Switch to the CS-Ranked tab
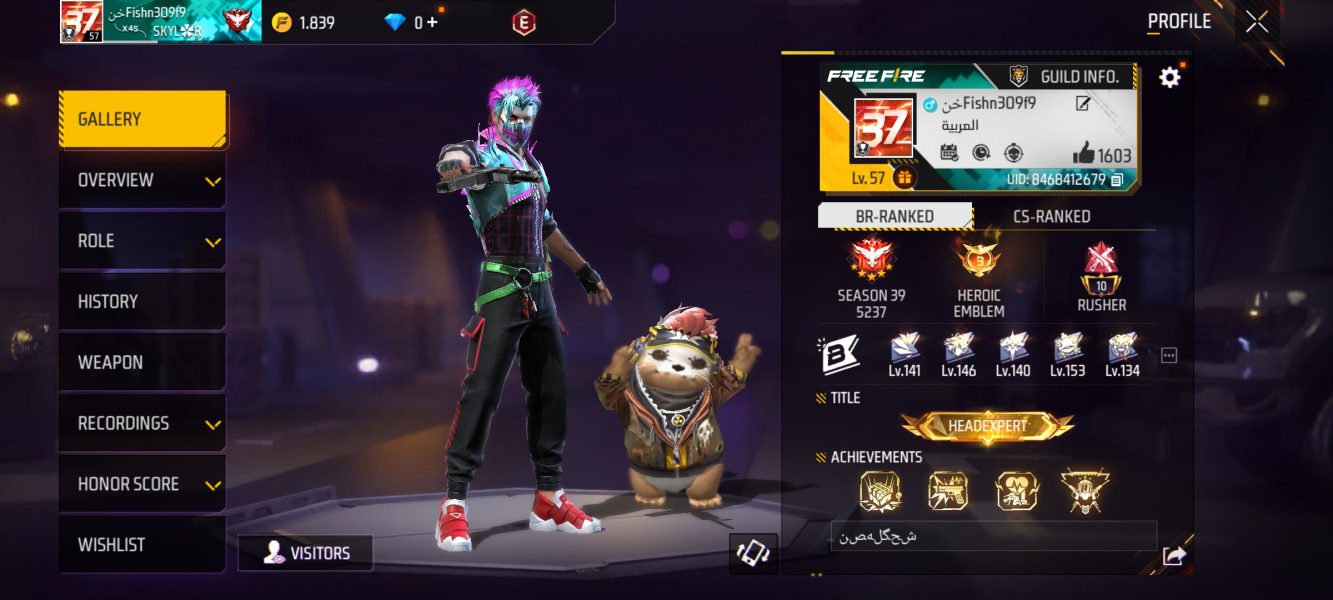Viewport: 1333px width, 600px height. (x=1051, y=216)
